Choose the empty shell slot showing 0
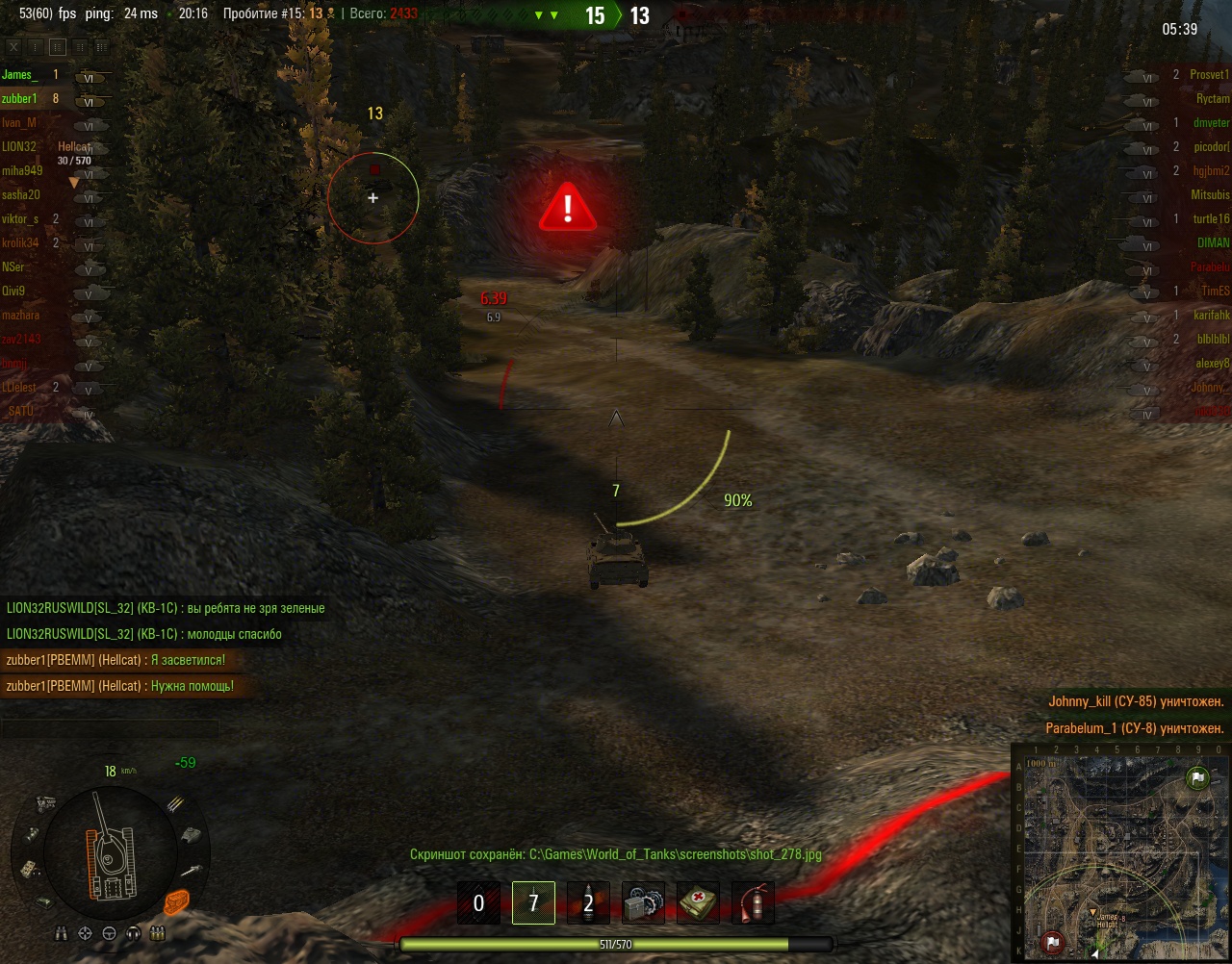The image size is (1232, 964). pos(478,903)
